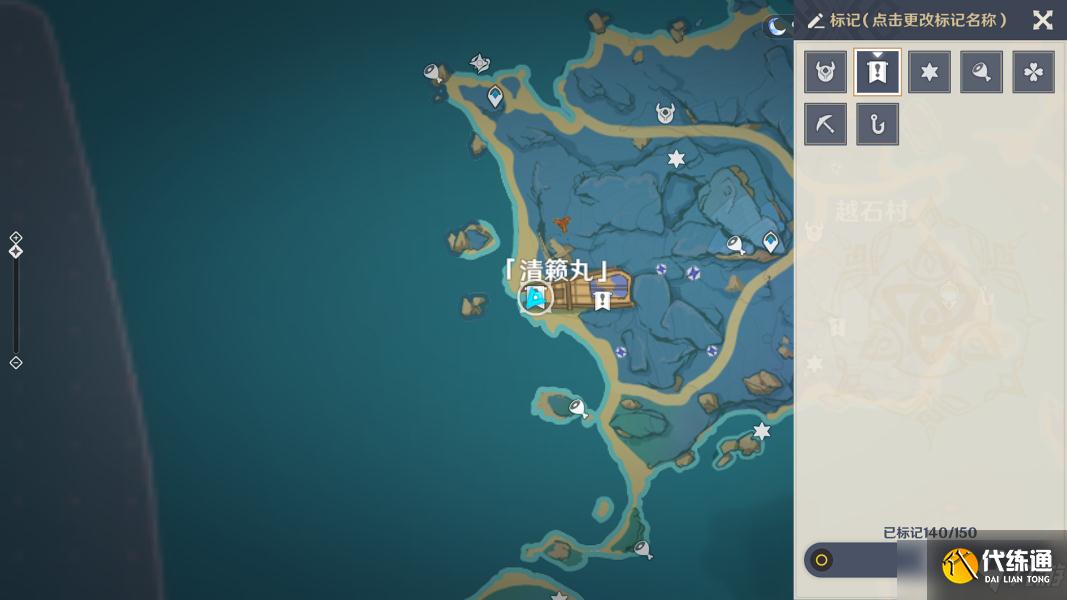Choose the exclamation banner marker type
This screenshot has height=600, width=1067.
click(x=878, y=72)
